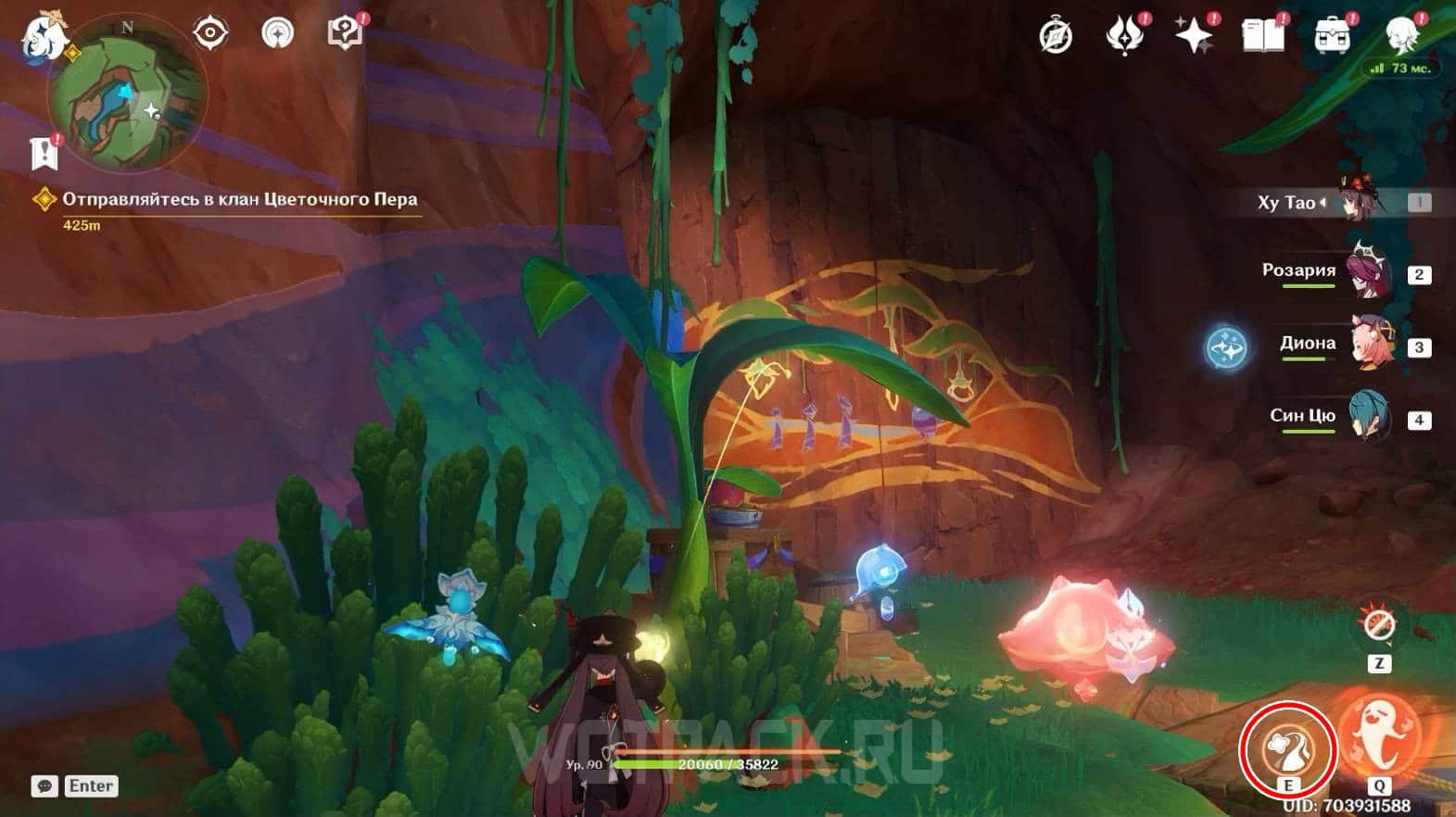
Task: Open the flame-shaped icon in the top bar
Action: coord(1123,35)
